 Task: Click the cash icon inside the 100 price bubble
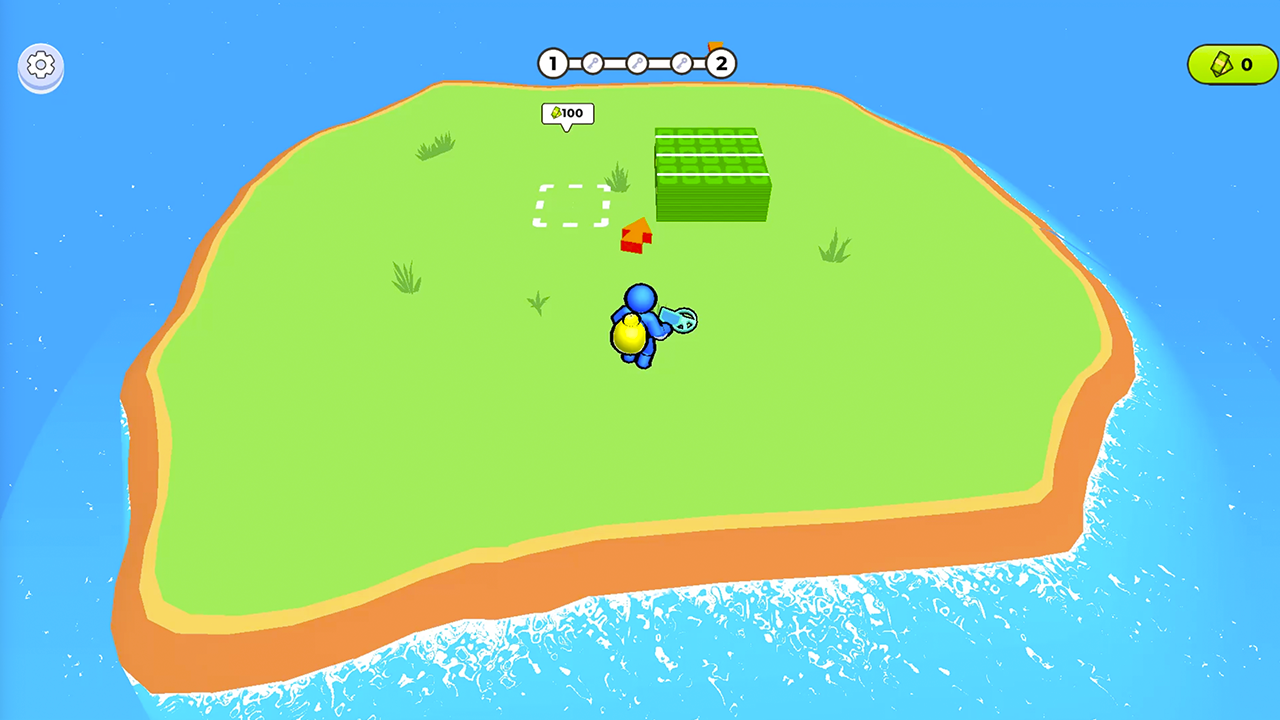click(556, 113)
